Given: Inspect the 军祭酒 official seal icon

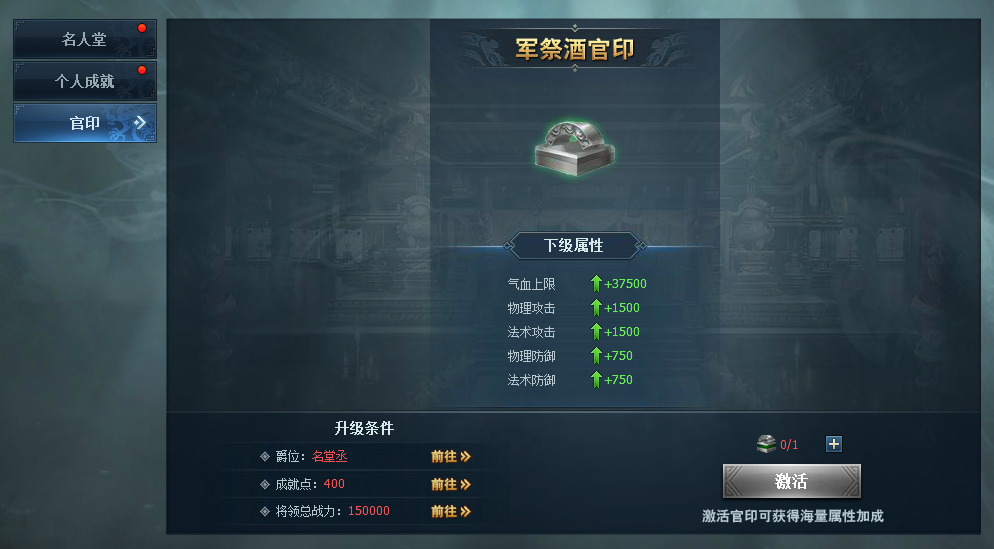Looking at the screenshot, I should (574, 145).
